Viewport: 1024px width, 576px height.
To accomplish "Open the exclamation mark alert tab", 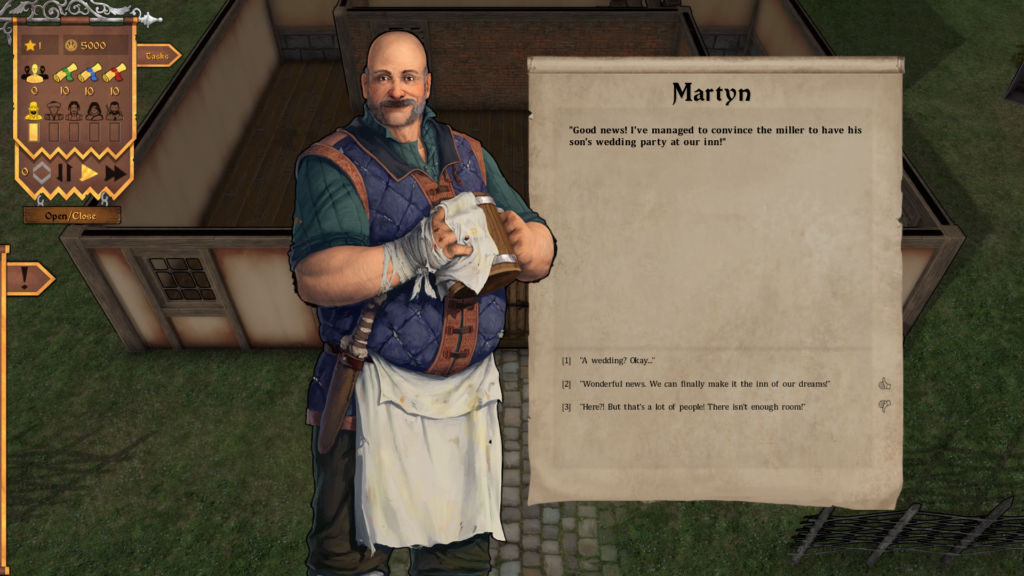I will [x=25, y=278].
